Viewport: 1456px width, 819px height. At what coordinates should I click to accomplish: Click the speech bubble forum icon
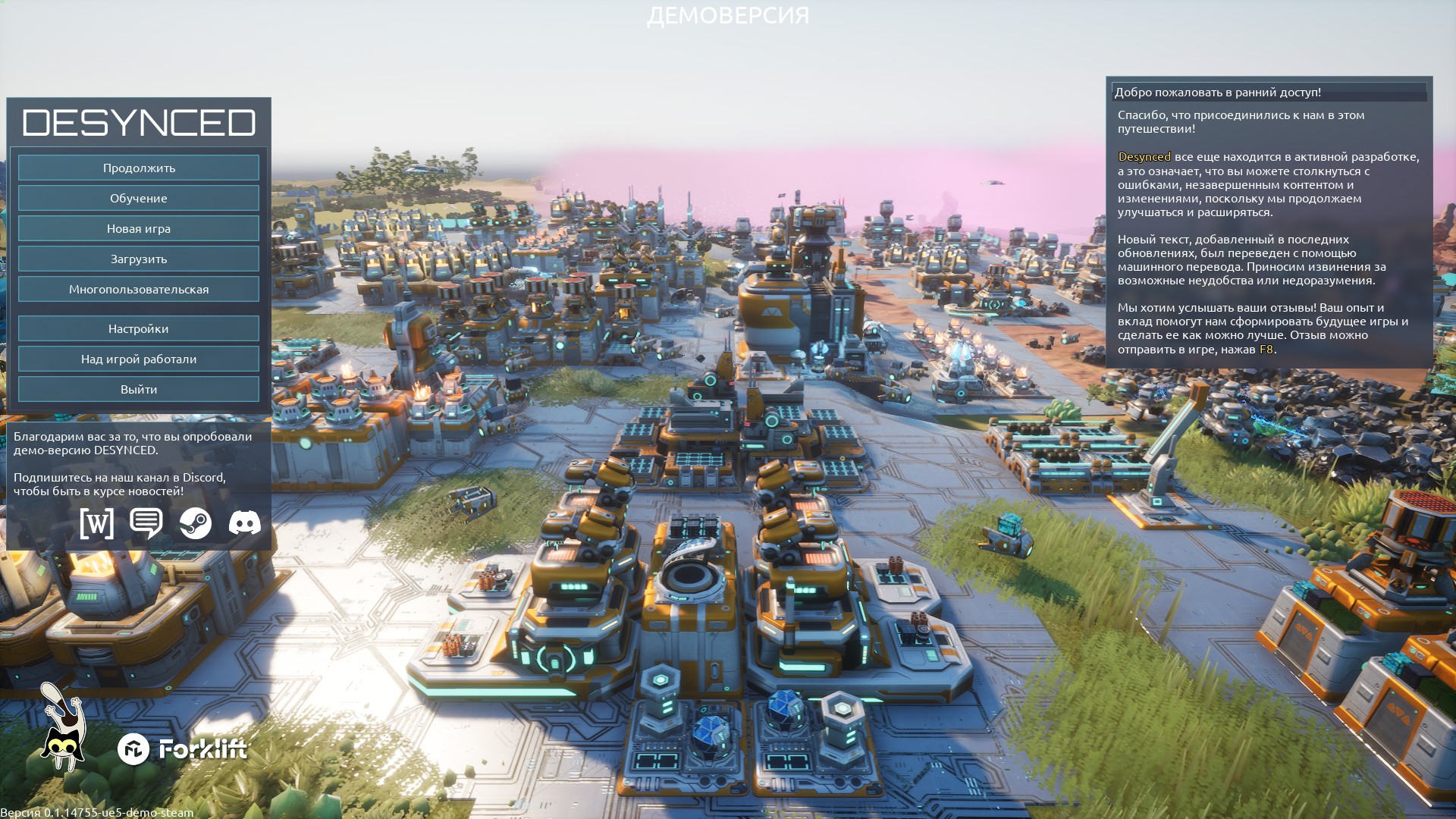[x=146, y=522]
